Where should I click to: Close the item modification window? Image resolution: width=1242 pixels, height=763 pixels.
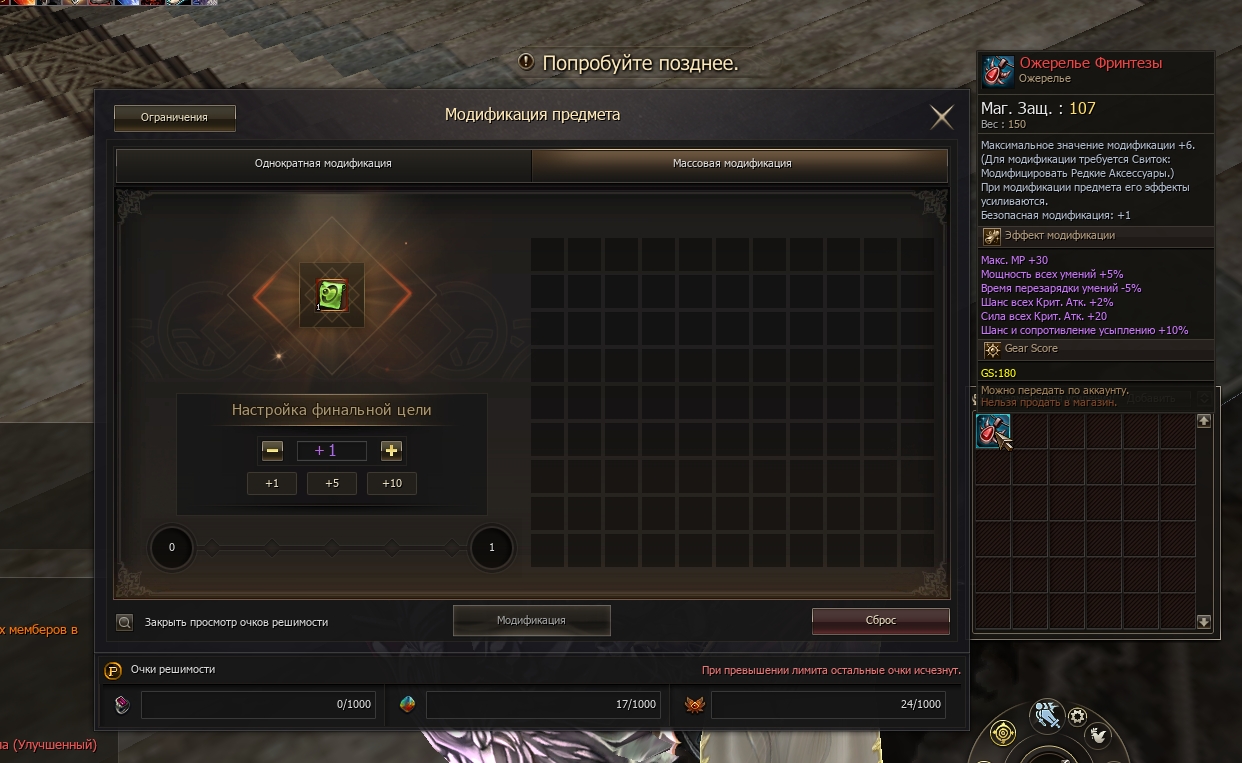coord(941,118)
